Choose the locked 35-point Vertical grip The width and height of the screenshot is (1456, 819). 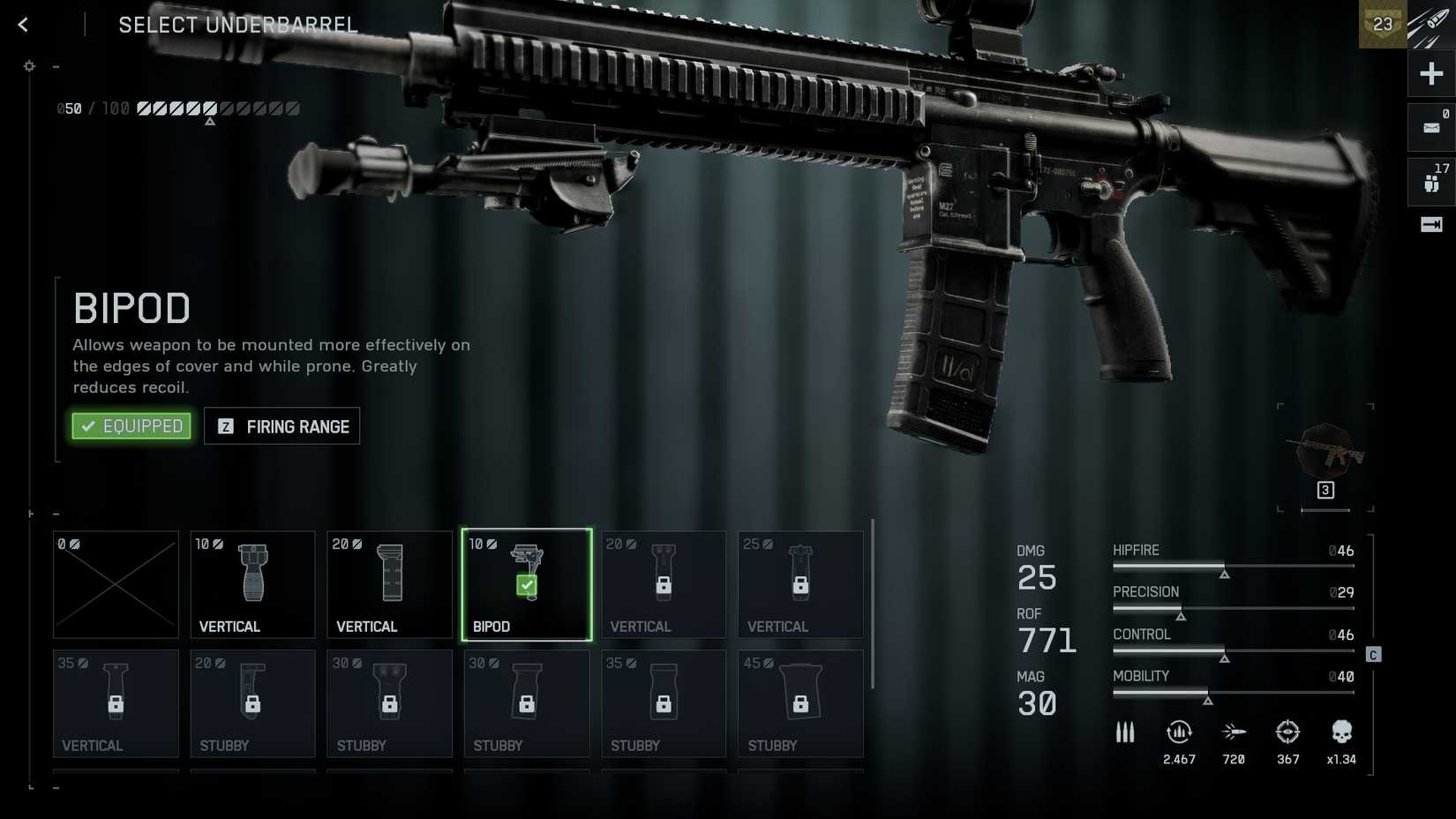[116, 703]
